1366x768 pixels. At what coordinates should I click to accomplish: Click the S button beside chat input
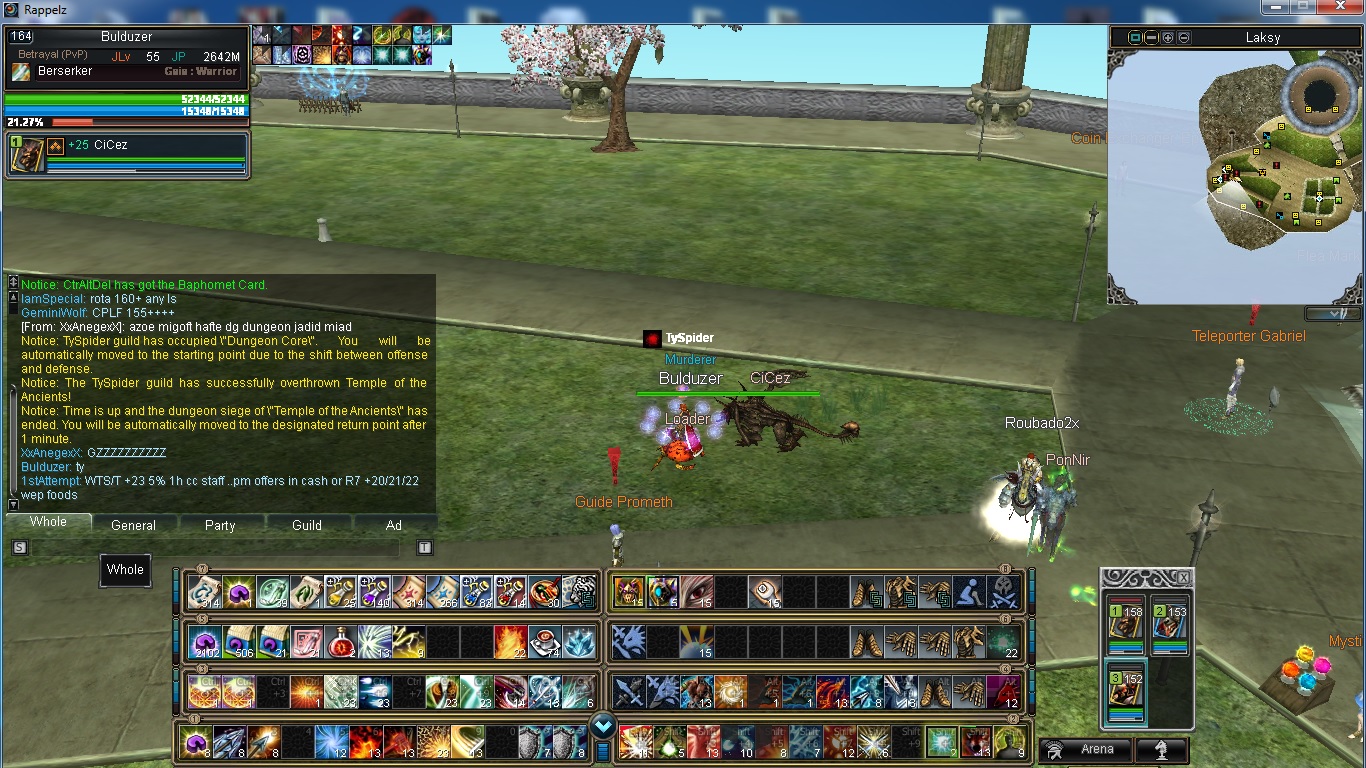19,548
